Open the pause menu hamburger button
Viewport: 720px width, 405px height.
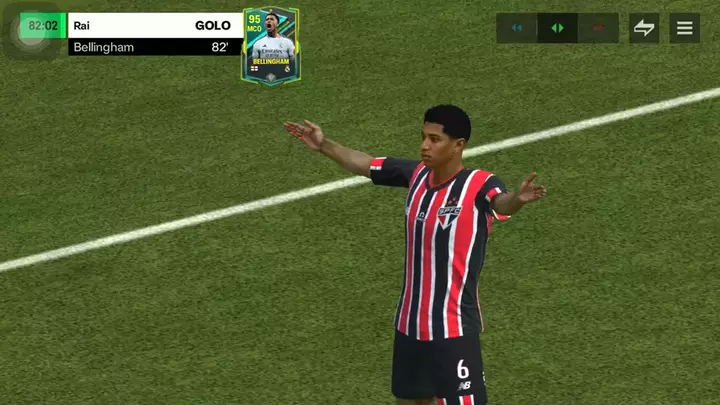point(684,28)
